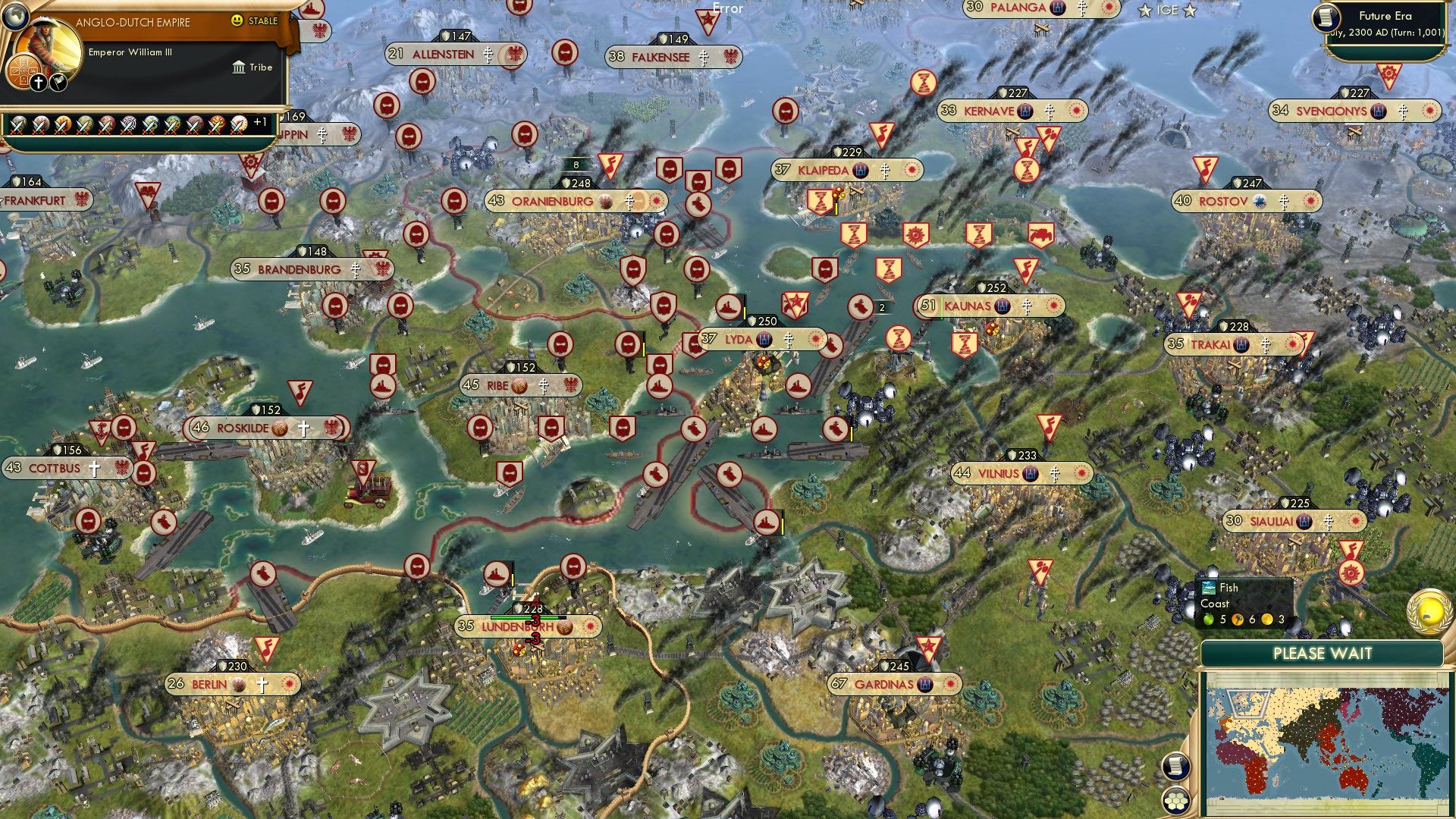This screenshot has height=819, width=1456.
Task: Select the Error text at top center
Action: coord(726,9)
